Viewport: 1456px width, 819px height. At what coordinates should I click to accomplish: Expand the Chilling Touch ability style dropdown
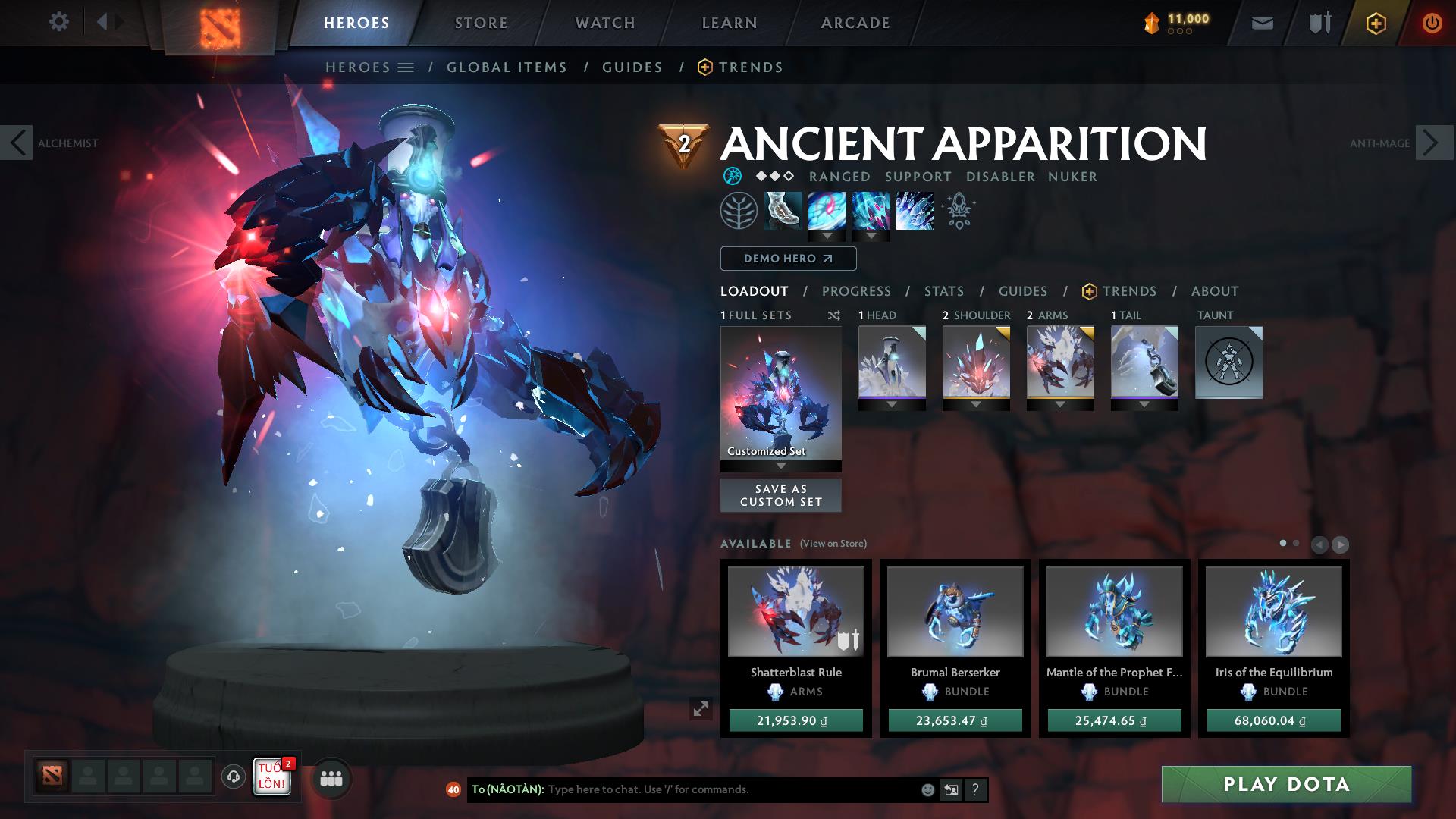[871, 237]
